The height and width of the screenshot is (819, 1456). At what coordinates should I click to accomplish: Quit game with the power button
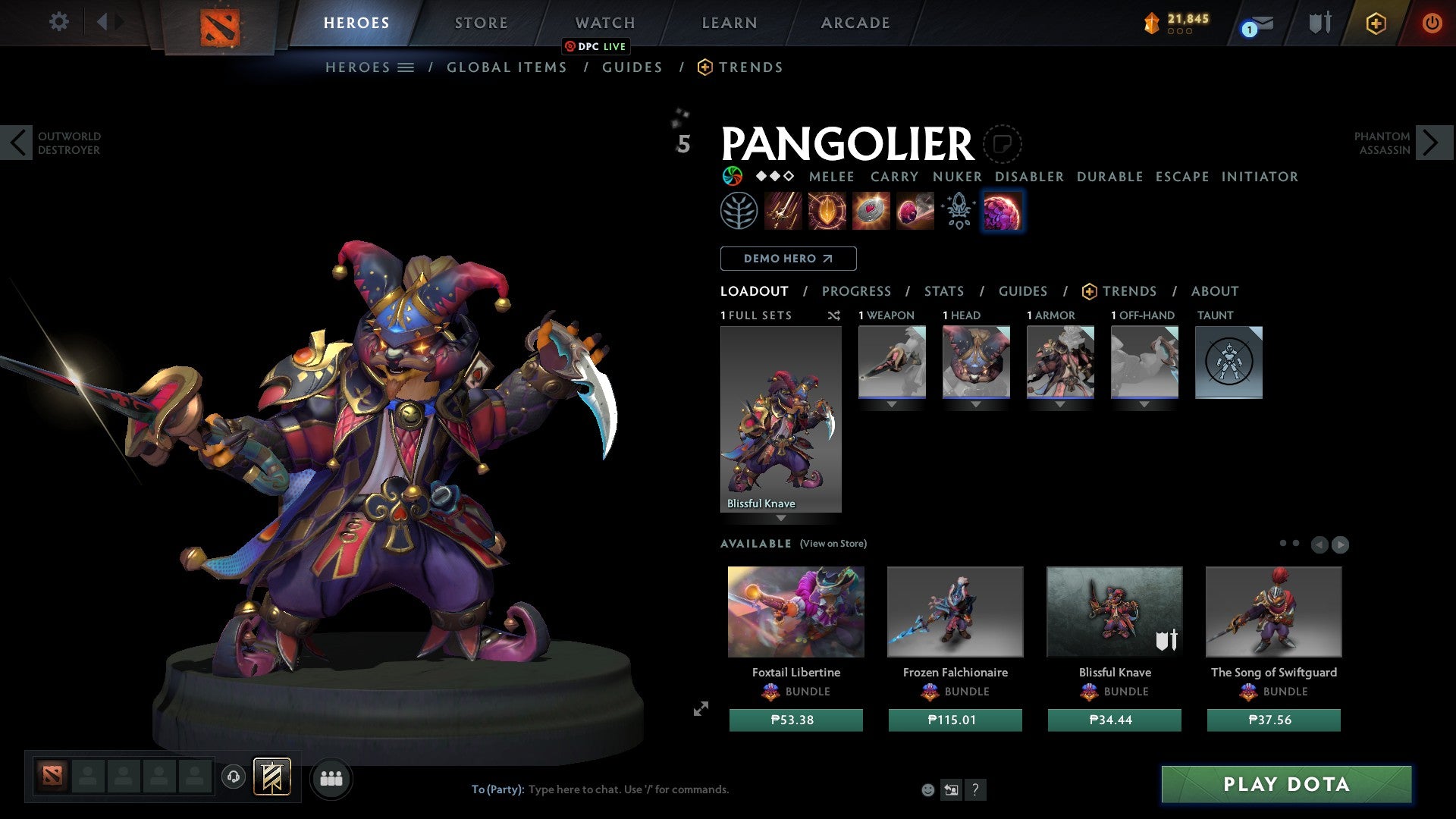1431,23
